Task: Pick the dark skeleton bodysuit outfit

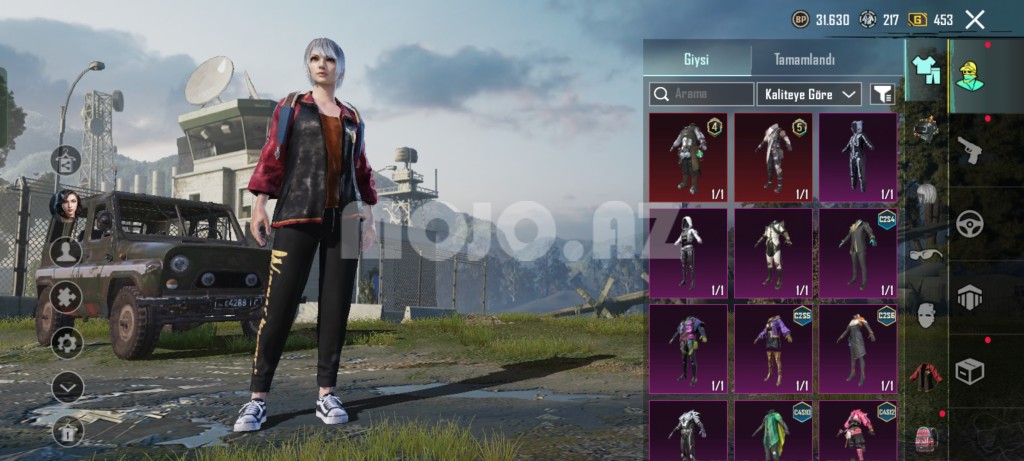Action: pos(858,157)
